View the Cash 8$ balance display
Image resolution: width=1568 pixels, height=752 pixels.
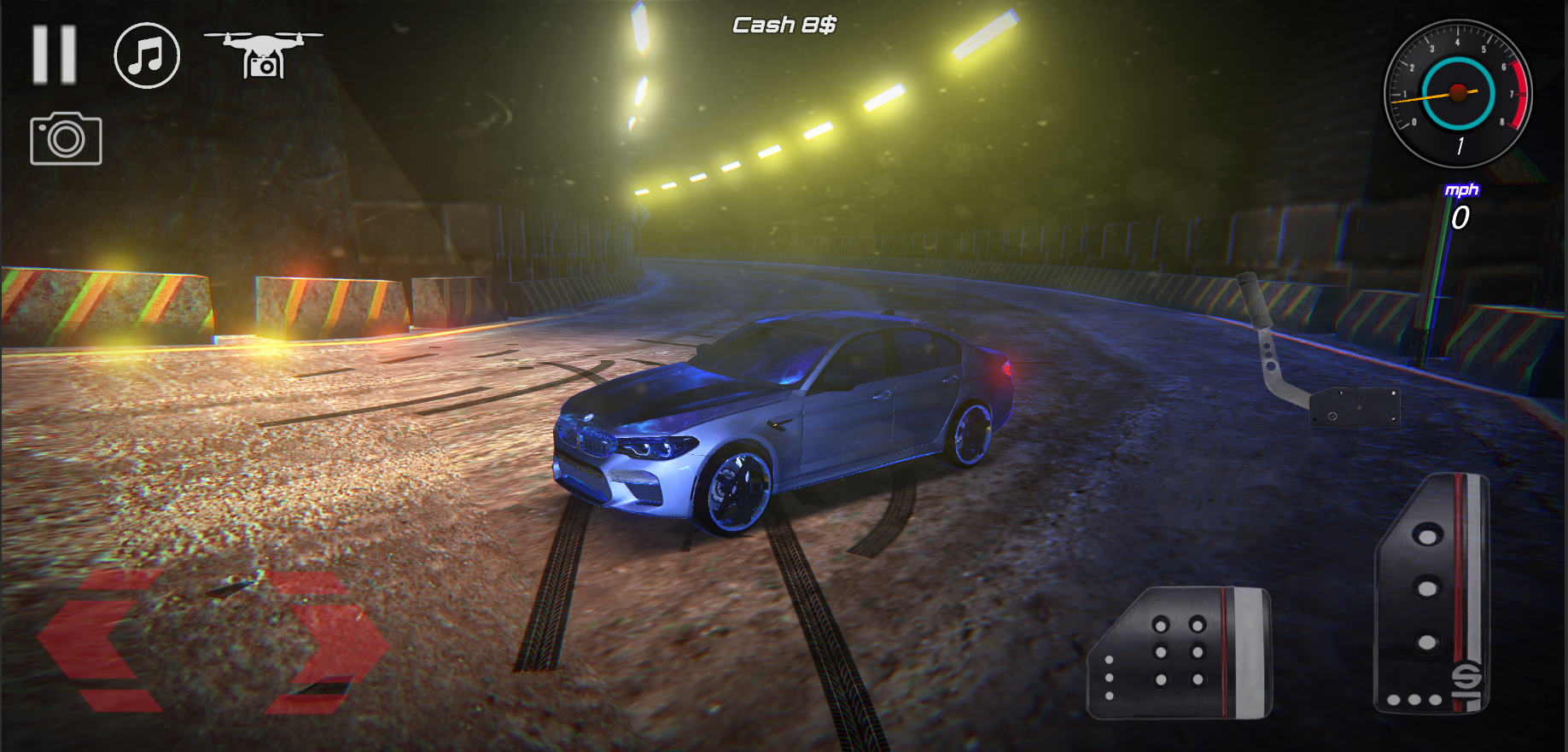pos(784,23)
